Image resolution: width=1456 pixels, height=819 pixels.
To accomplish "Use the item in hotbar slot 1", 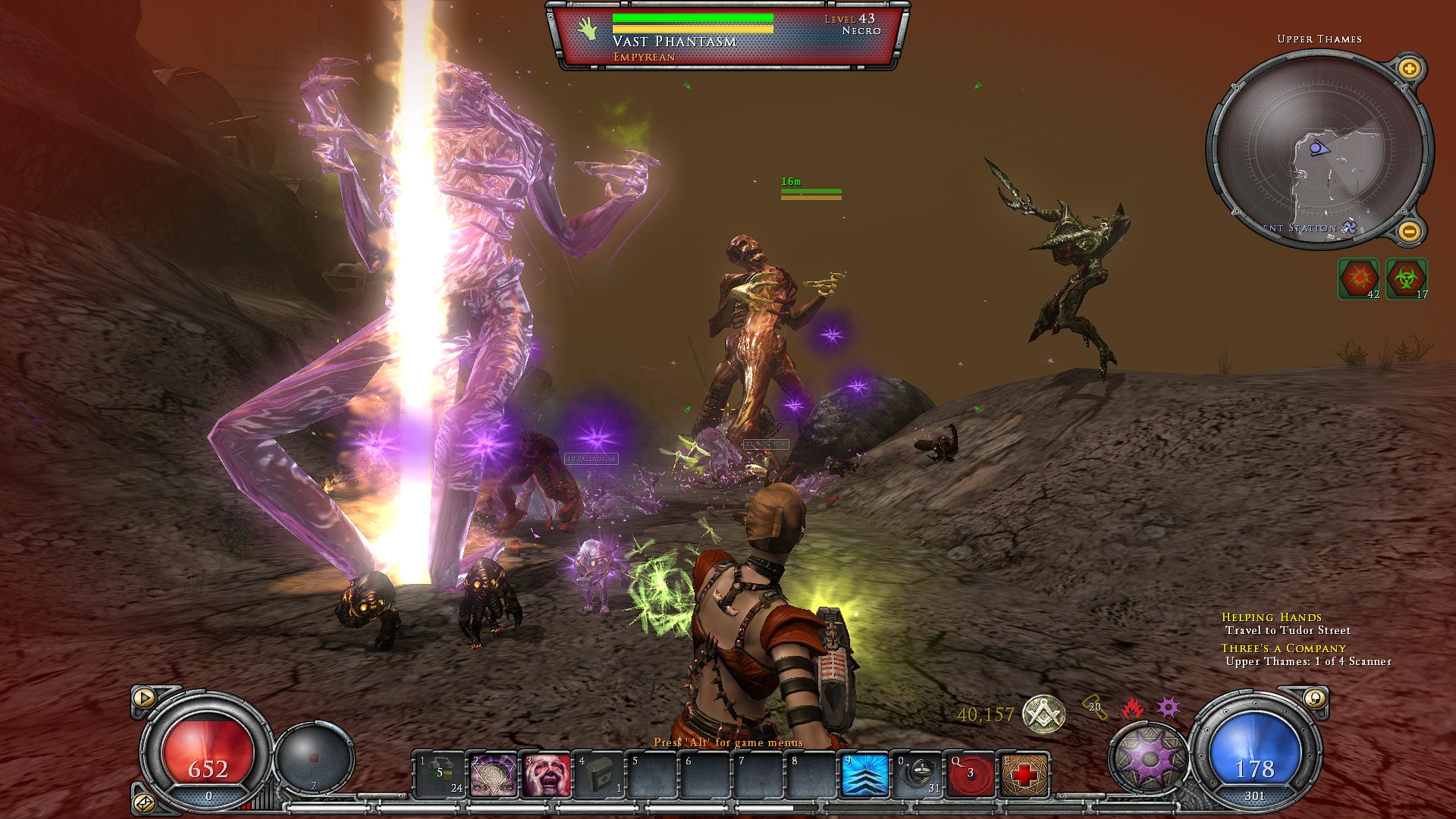I will tap(441, 775).
